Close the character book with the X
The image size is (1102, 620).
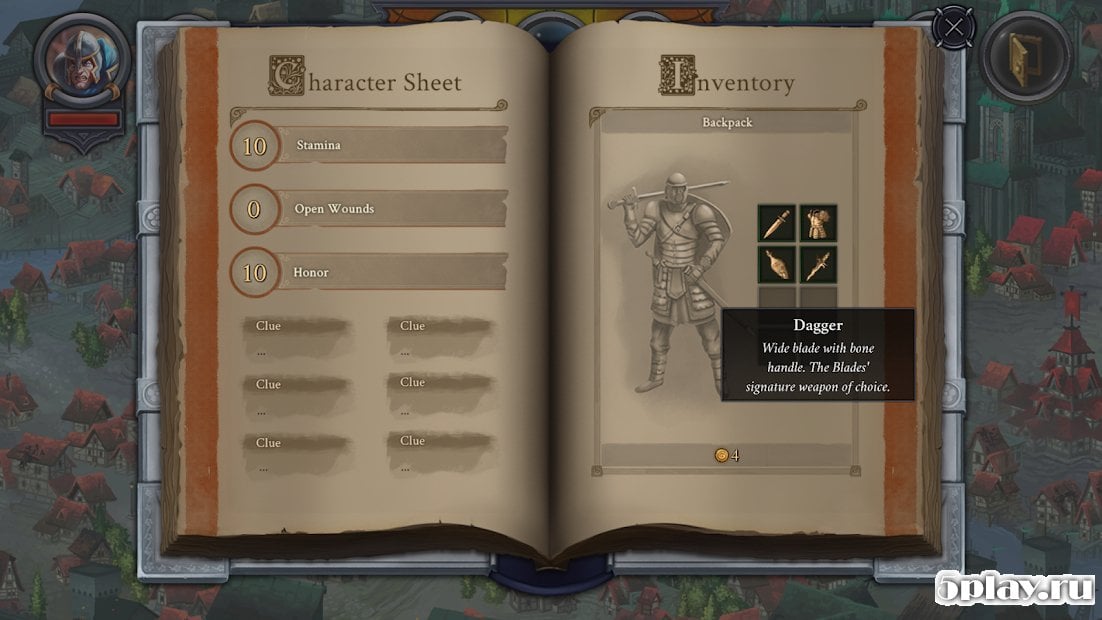click(955, 27)
